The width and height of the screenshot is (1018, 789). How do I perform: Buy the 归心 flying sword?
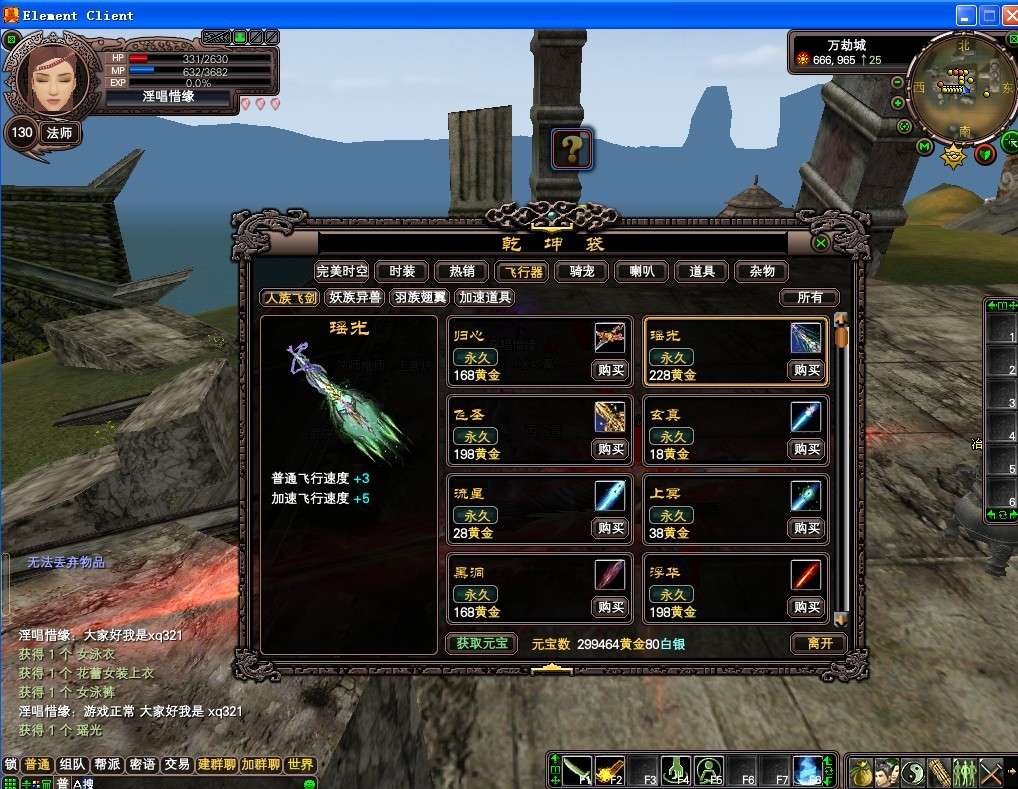coord(610,370)
